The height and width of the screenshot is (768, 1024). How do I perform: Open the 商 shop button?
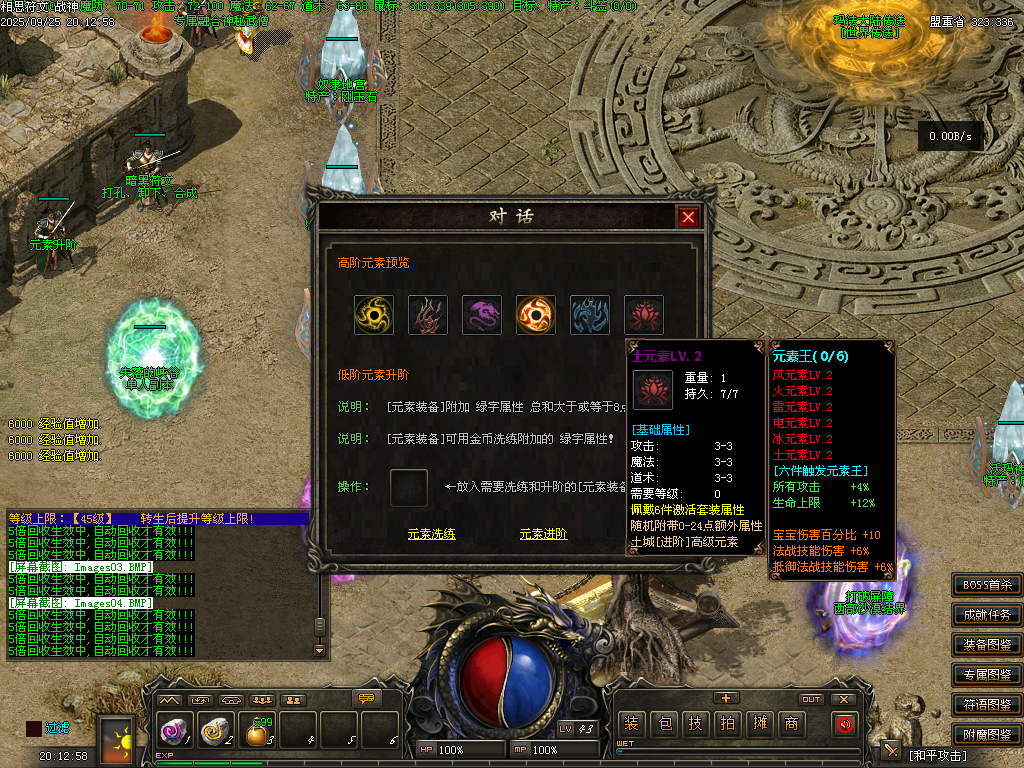pyautogui.click(x=791, y=724)
